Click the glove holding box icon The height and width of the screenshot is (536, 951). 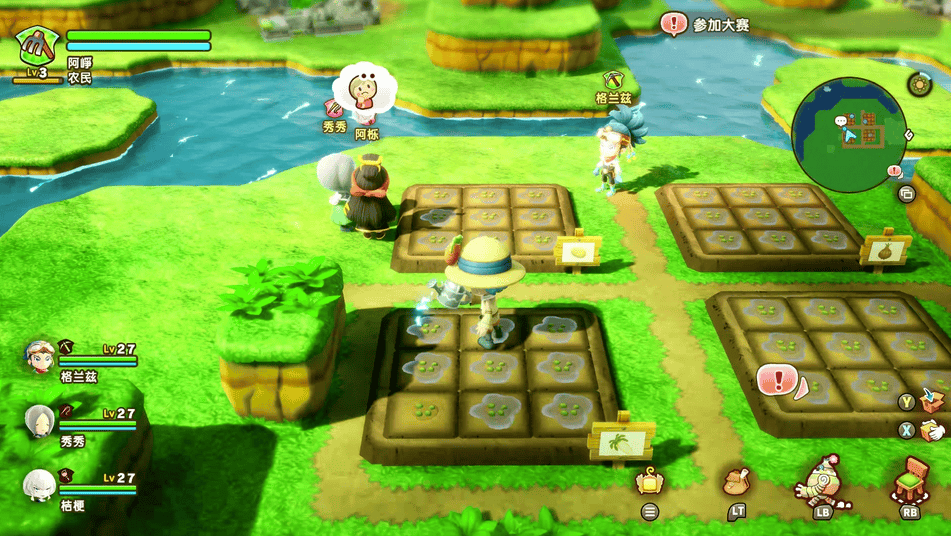click(932, 430)
